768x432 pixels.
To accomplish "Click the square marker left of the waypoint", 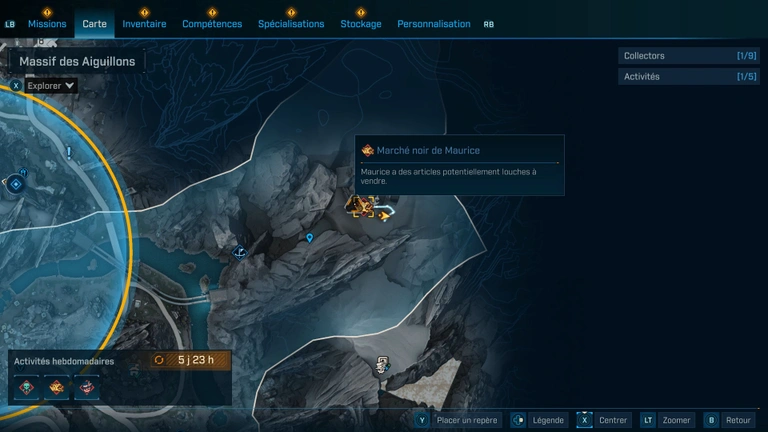I will (x=240, y=252).
